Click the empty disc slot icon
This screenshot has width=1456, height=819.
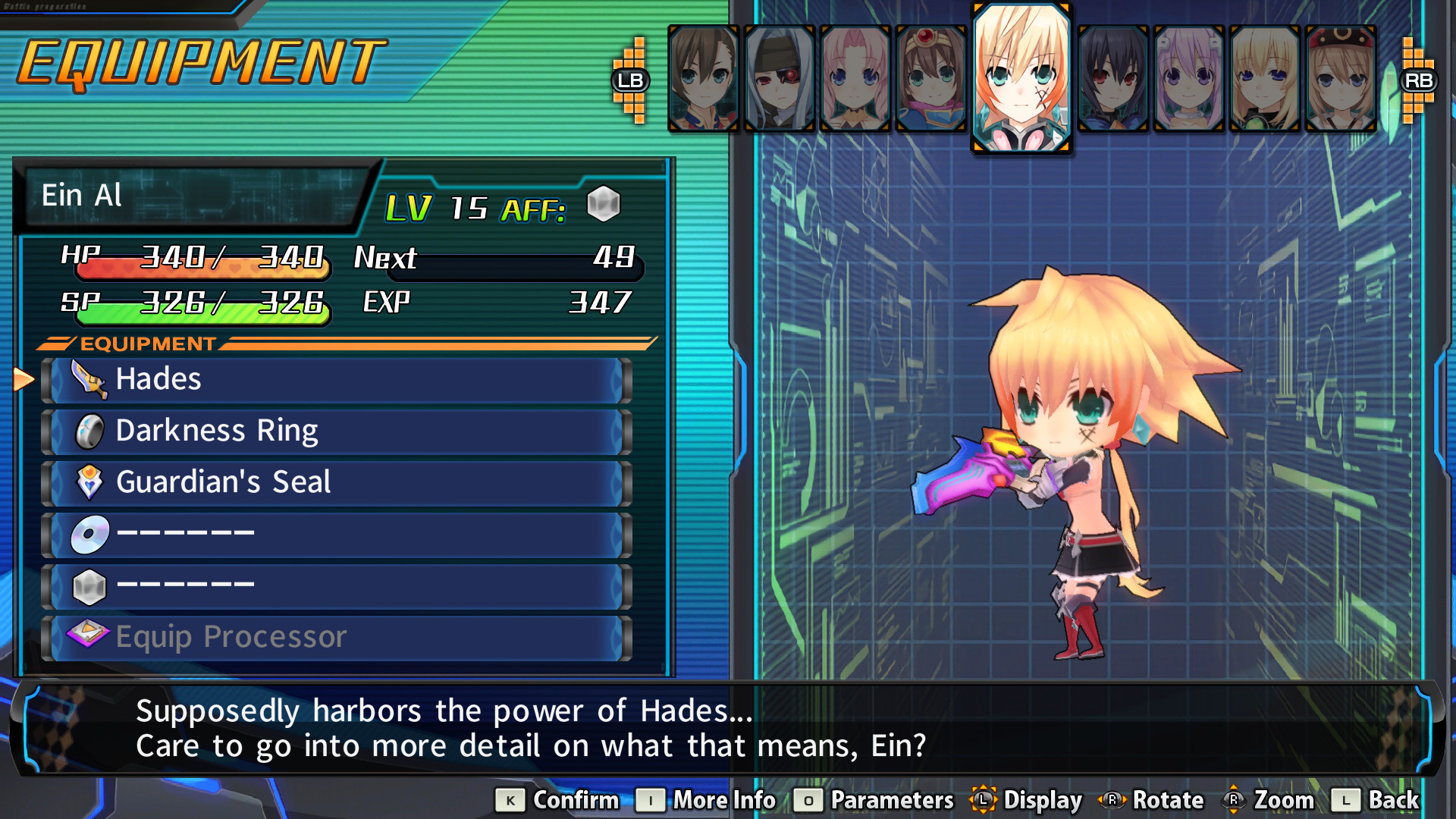coord(89,533)
